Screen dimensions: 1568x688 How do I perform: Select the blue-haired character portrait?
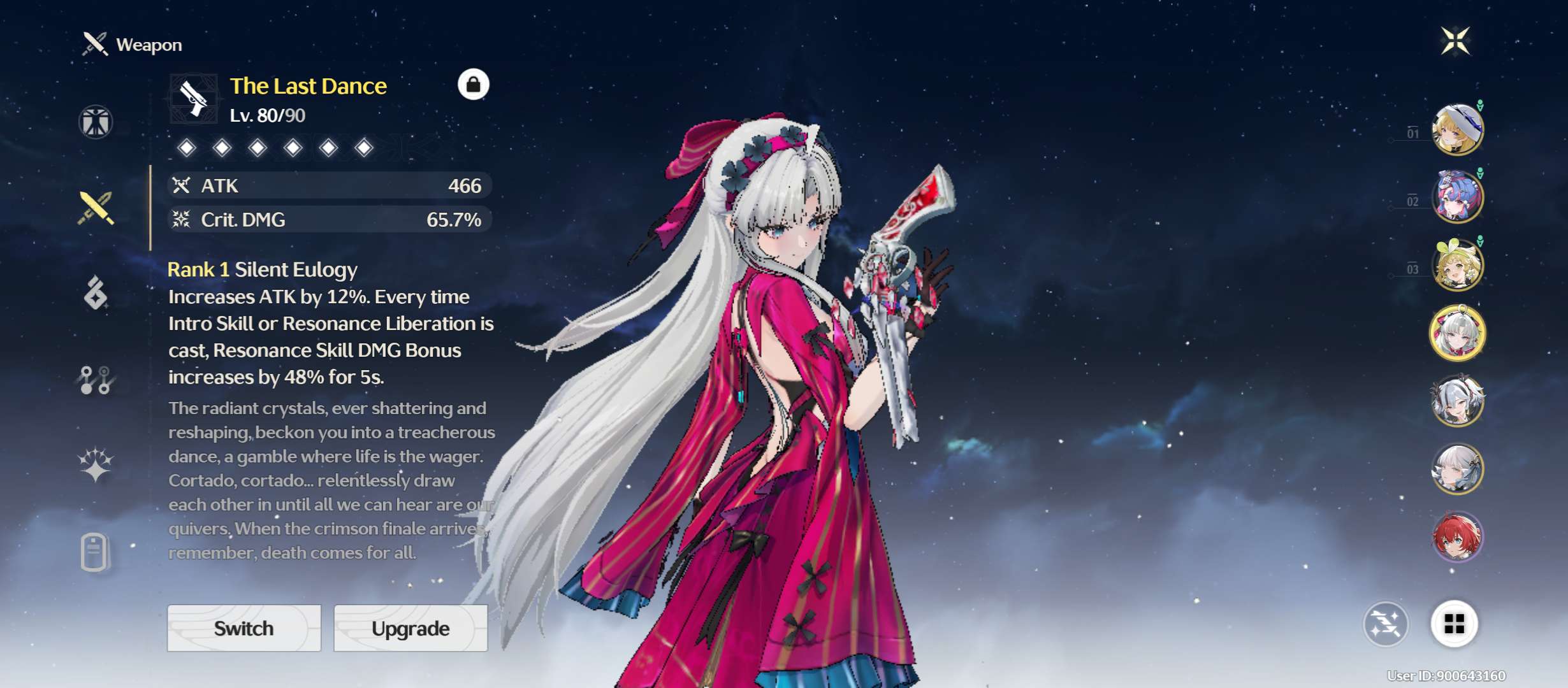point(1458,197)
